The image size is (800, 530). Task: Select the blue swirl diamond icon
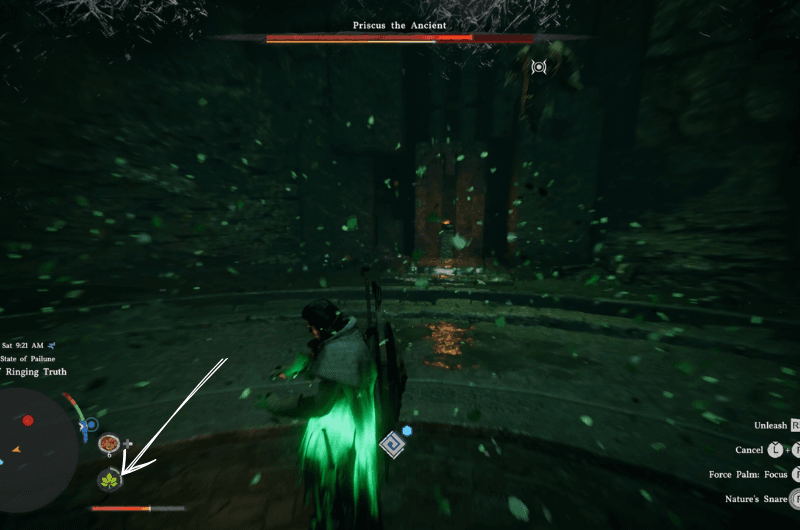coord(391,443)
